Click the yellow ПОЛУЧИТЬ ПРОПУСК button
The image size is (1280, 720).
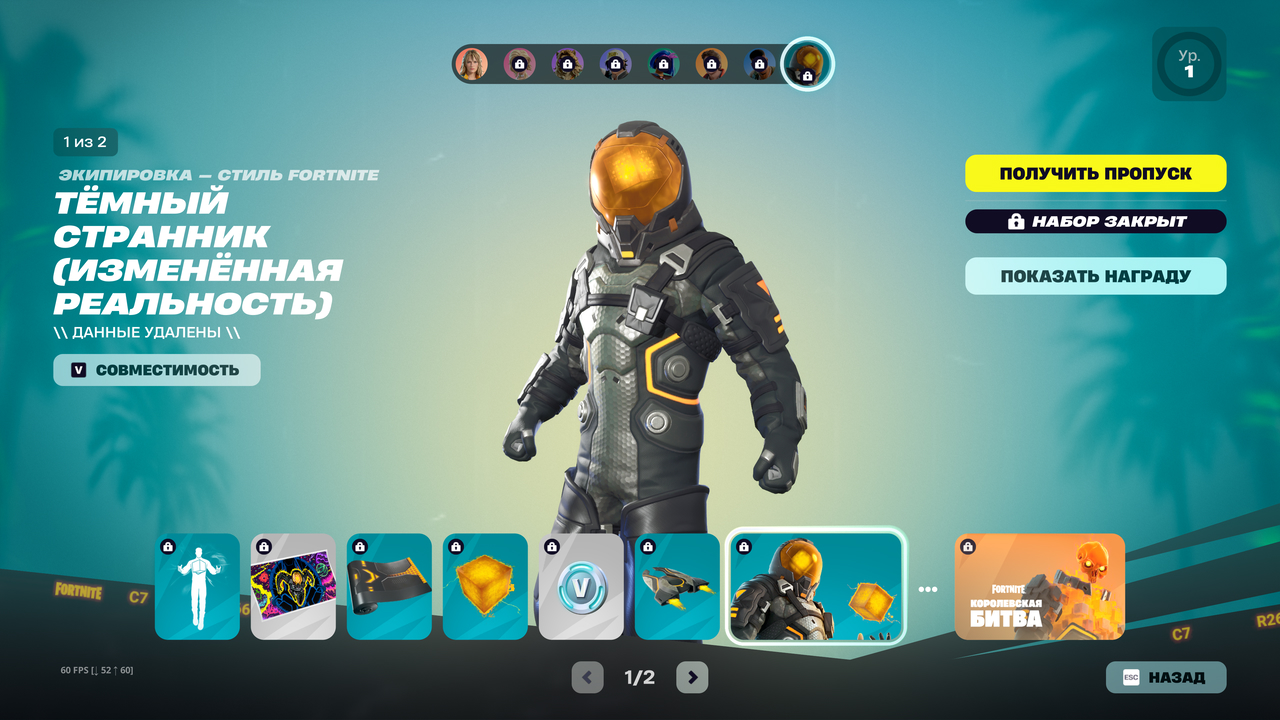pos(1095,173)
